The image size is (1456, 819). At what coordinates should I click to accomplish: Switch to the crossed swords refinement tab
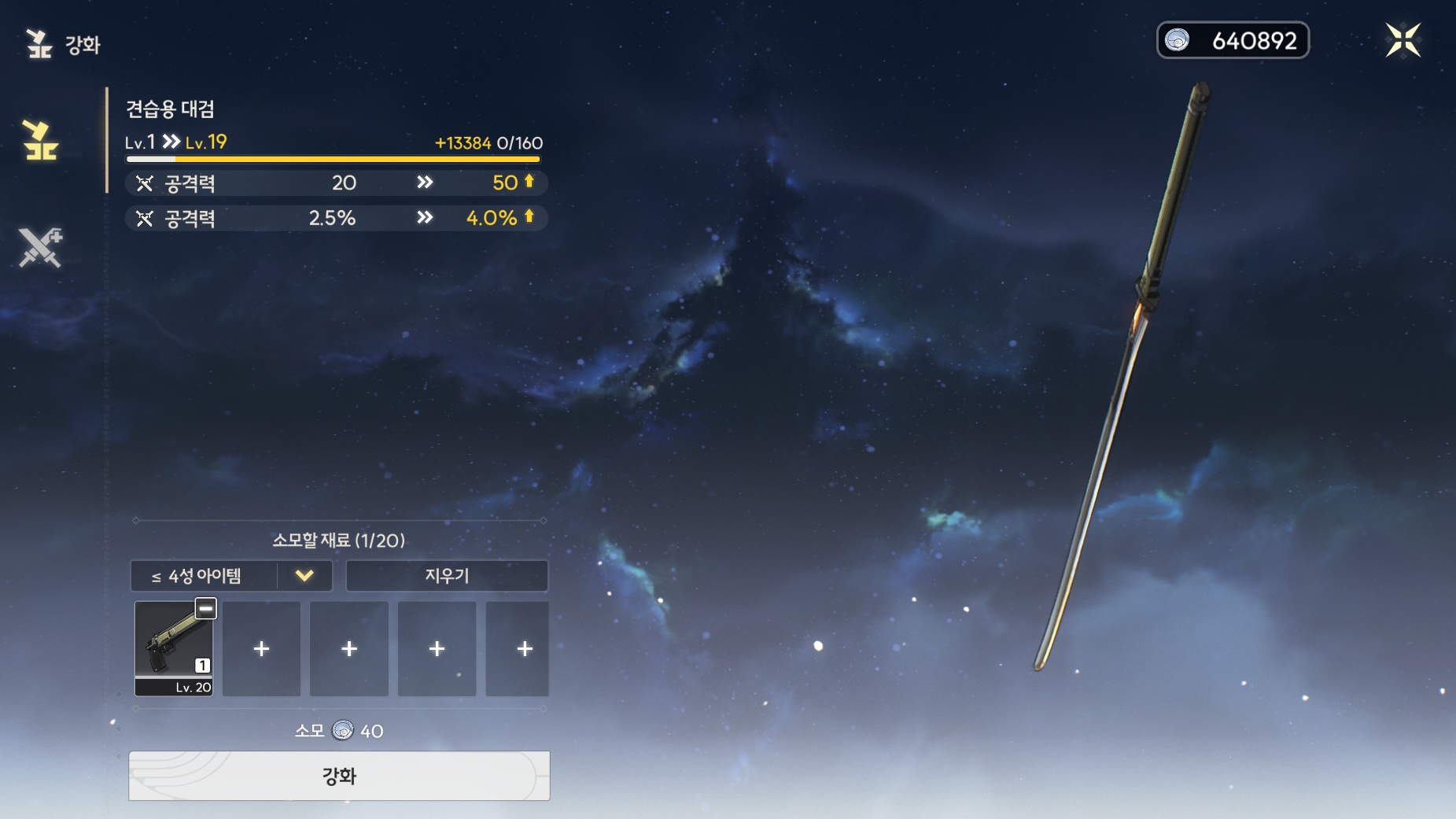[40, 248]
